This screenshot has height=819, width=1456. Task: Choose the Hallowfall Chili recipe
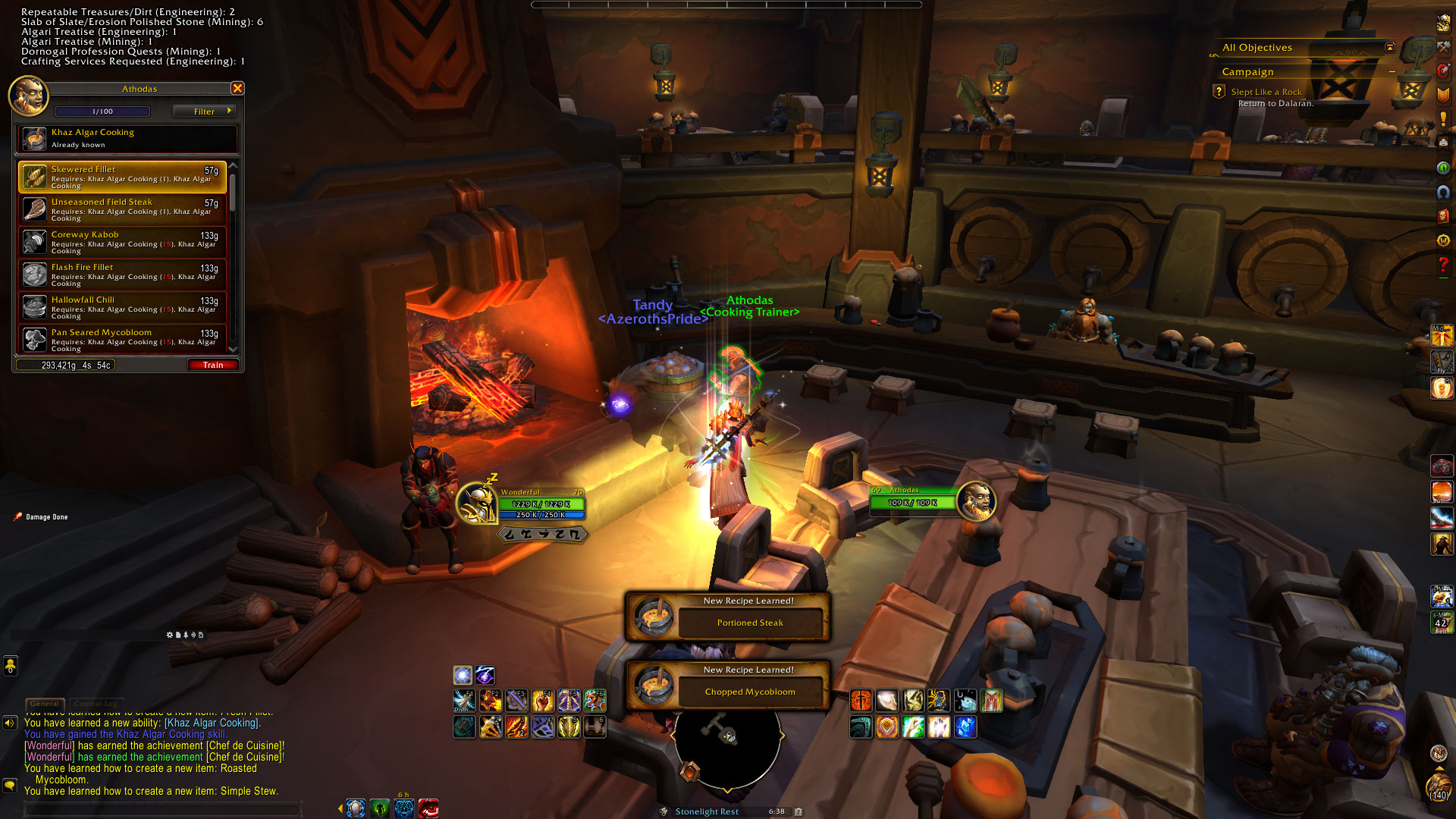point(123,307)
